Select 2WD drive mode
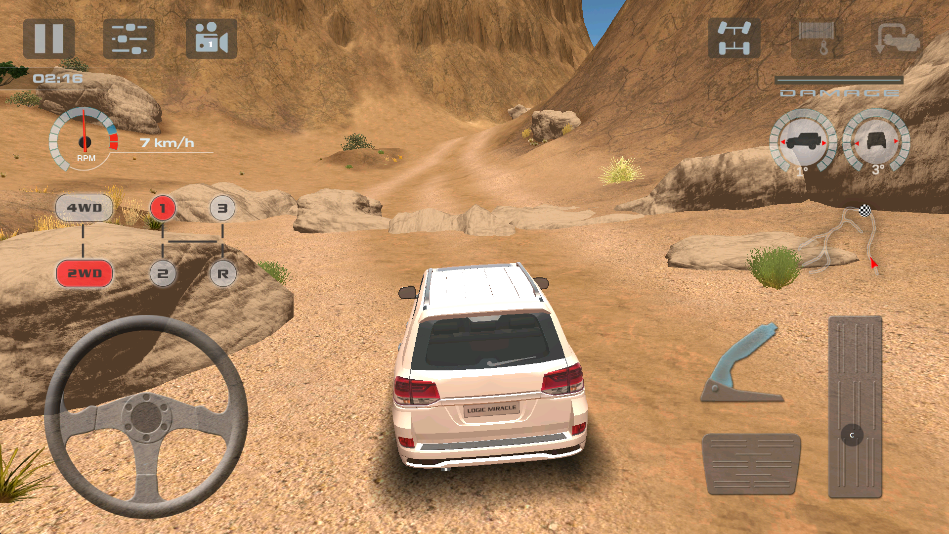 click(x=84, y=272)
